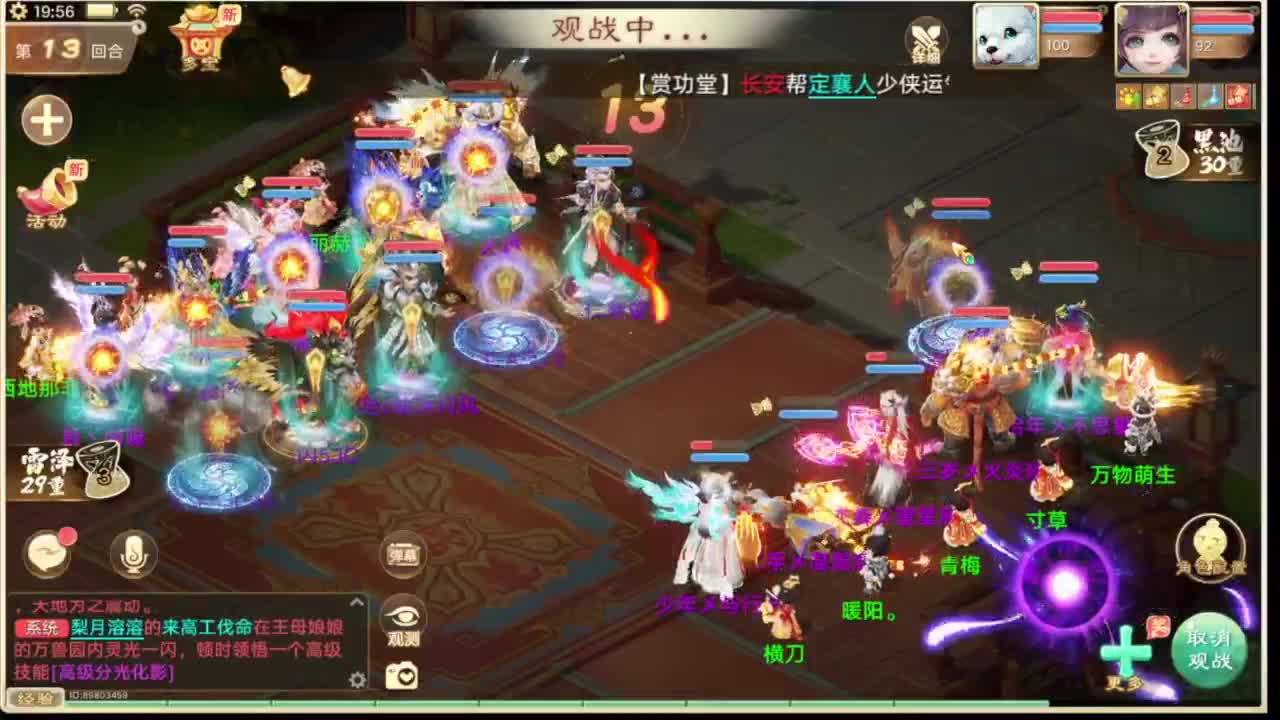This screenshot has height=720, width=1280.
Task: Open the 多宝 treasure pavilion icon
Action: 200,38
